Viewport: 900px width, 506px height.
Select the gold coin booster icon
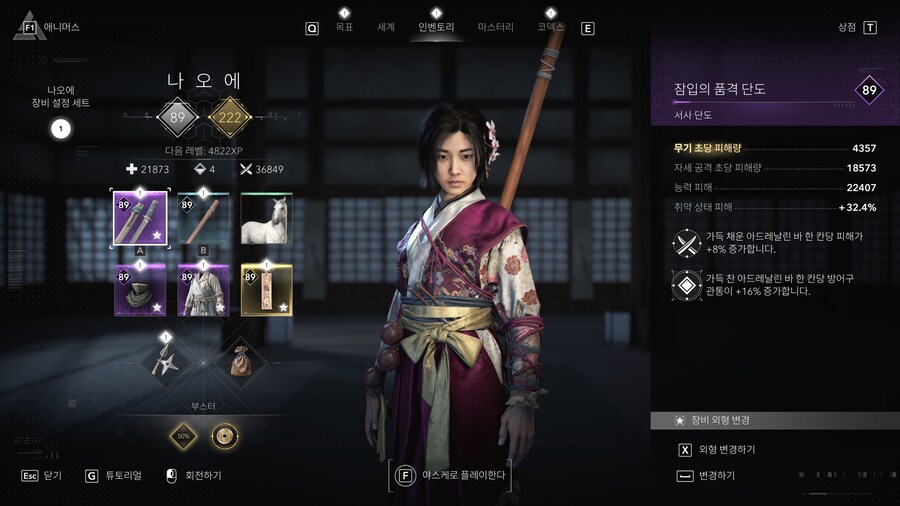tap(224, 436)
